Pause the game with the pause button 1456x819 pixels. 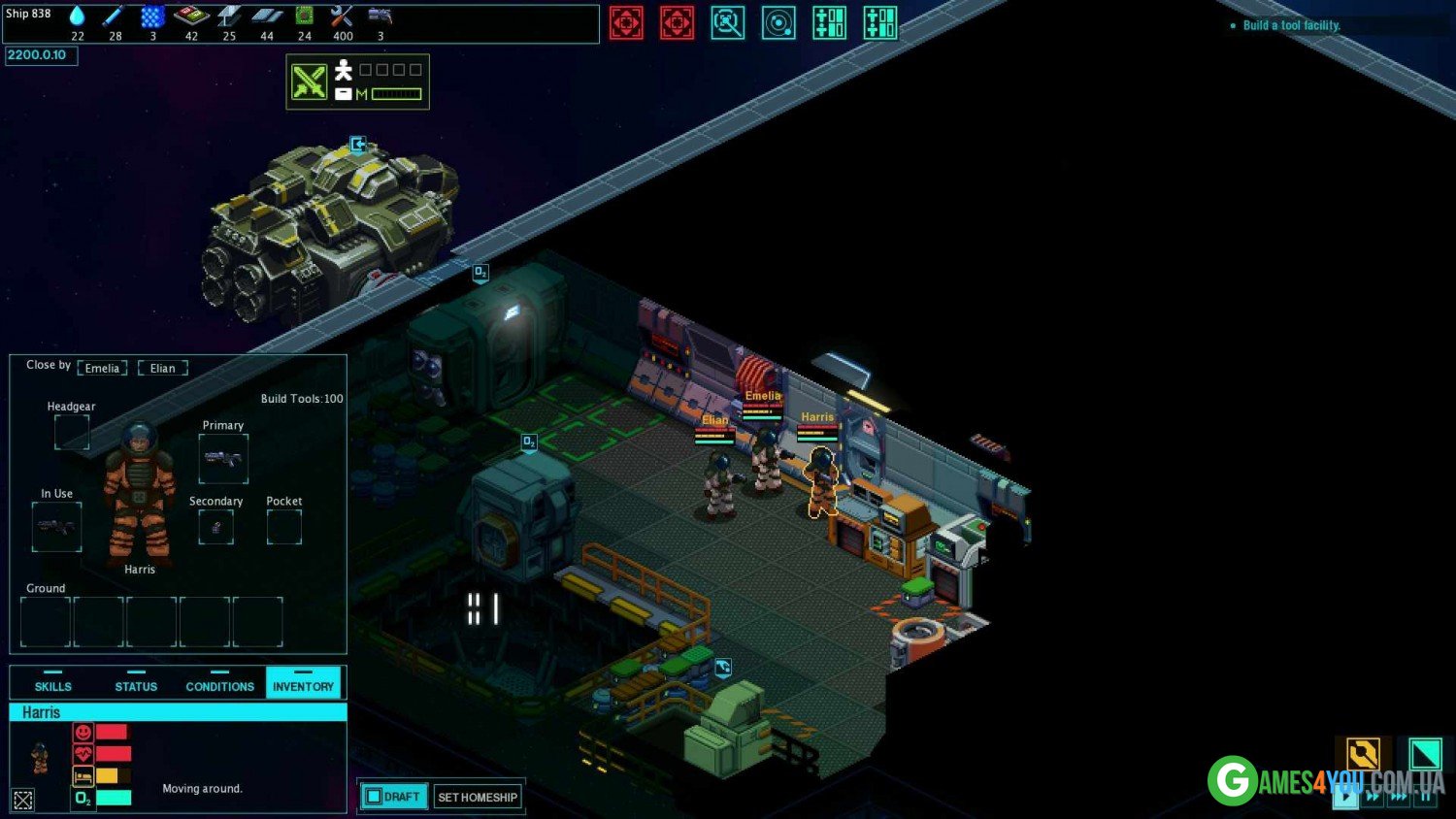[x=1425, y=797]
